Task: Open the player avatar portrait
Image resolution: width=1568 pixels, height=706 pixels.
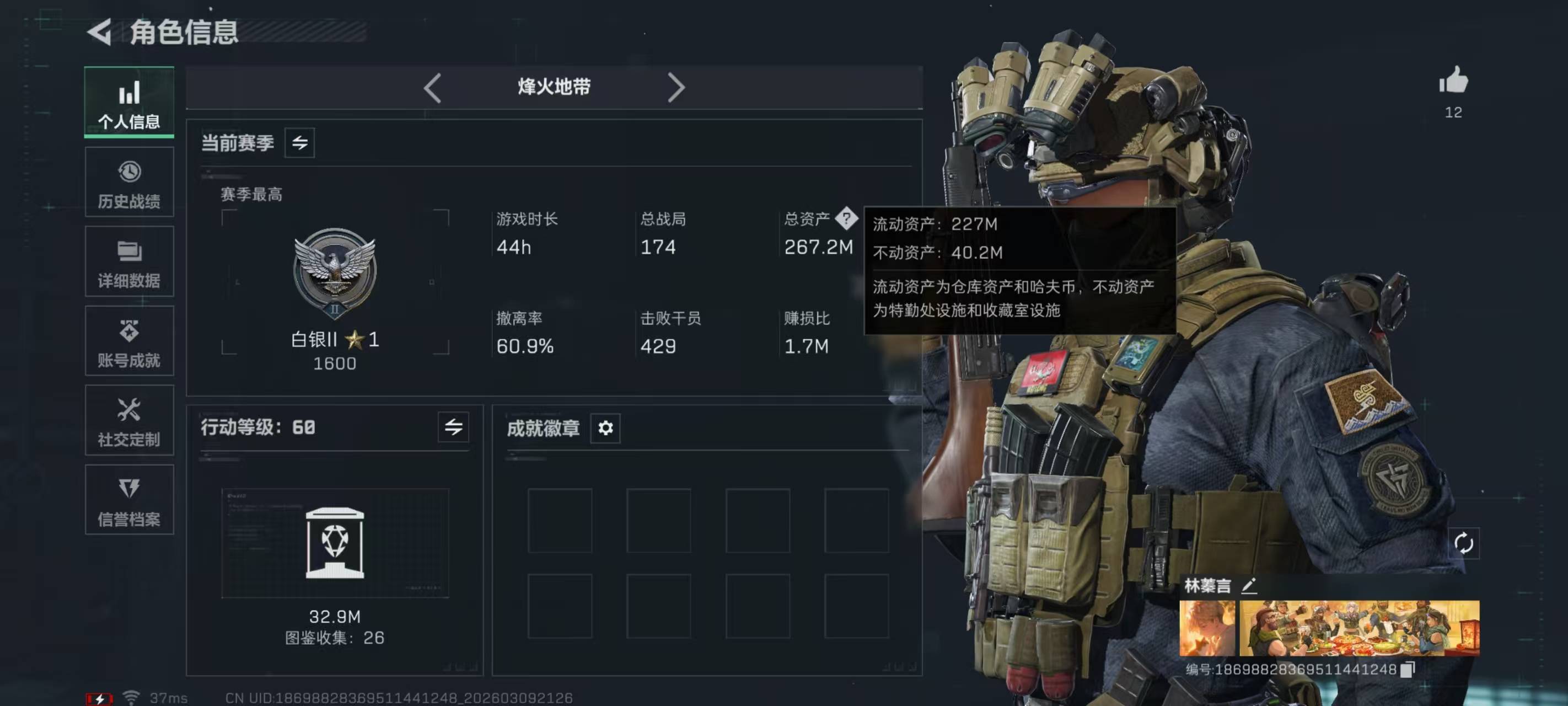Action: pyautogui.click(x=1207, y=628)
